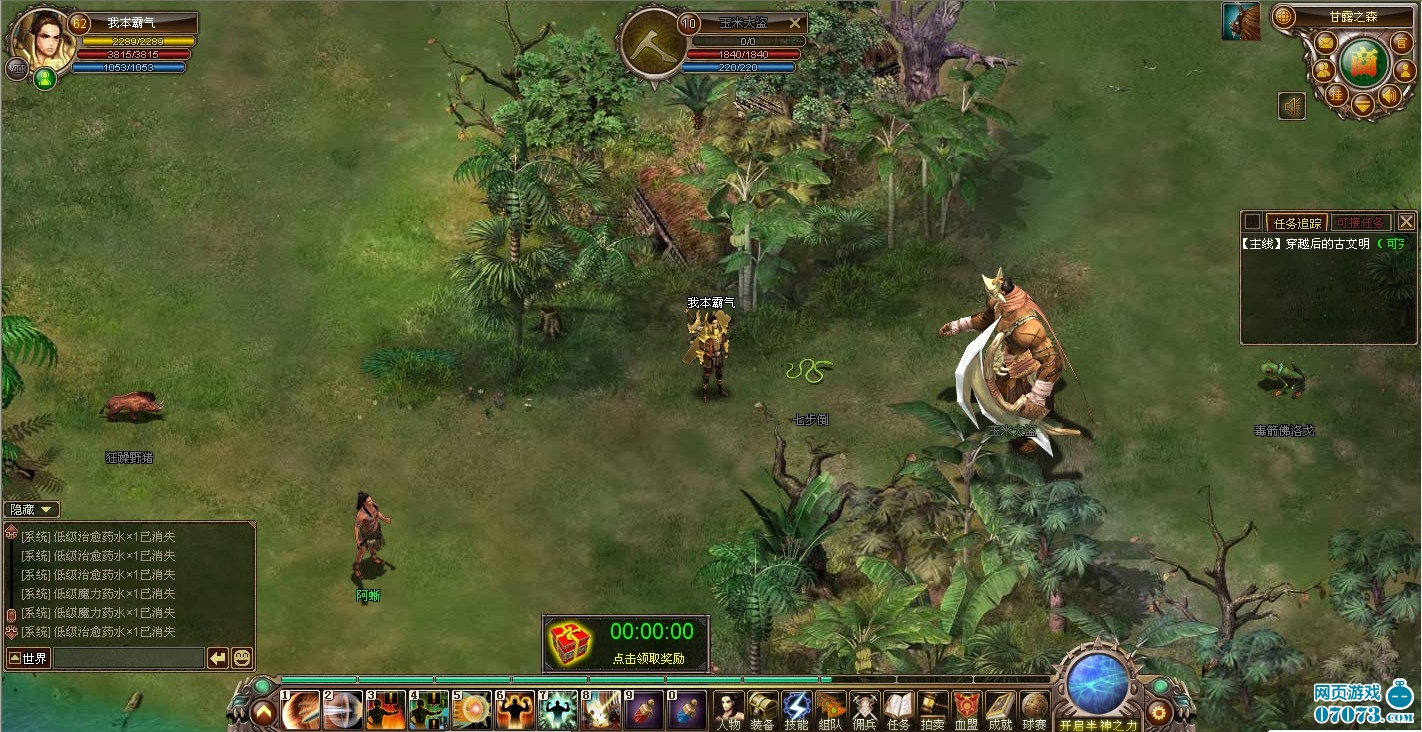Open the chat emoji picker

[x=242, y=658]
